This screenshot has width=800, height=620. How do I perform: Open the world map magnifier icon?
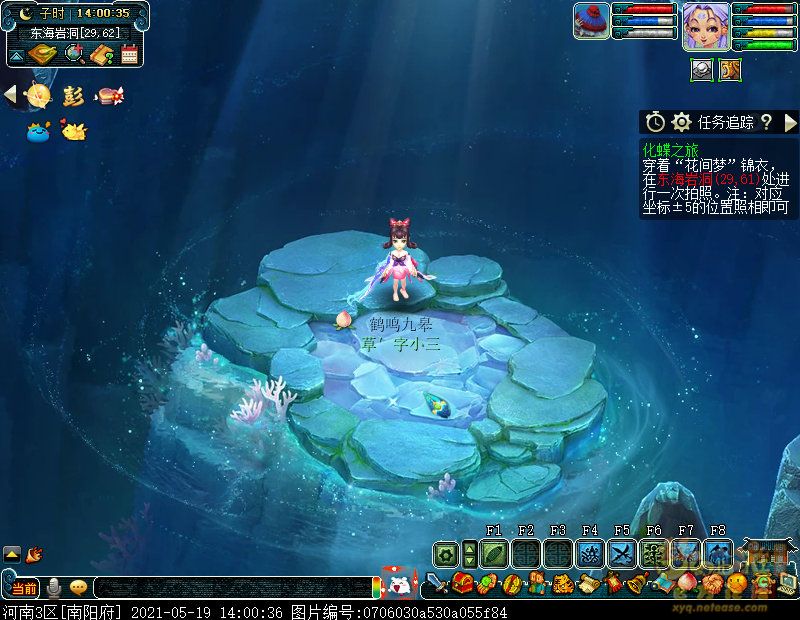click(74, 55)
